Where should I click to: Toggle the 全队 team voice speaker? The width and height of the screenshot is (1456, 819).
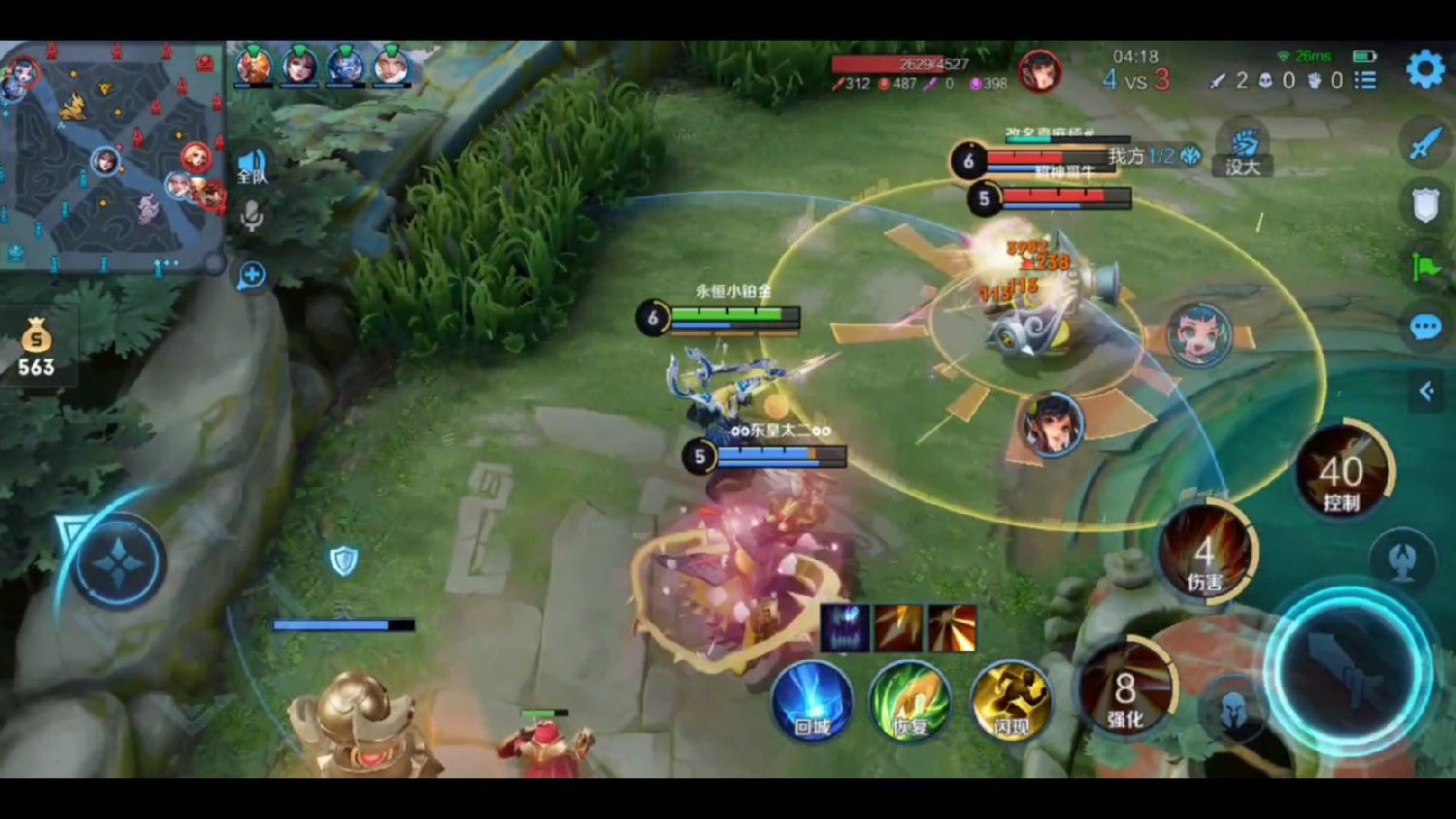[251, 166]
